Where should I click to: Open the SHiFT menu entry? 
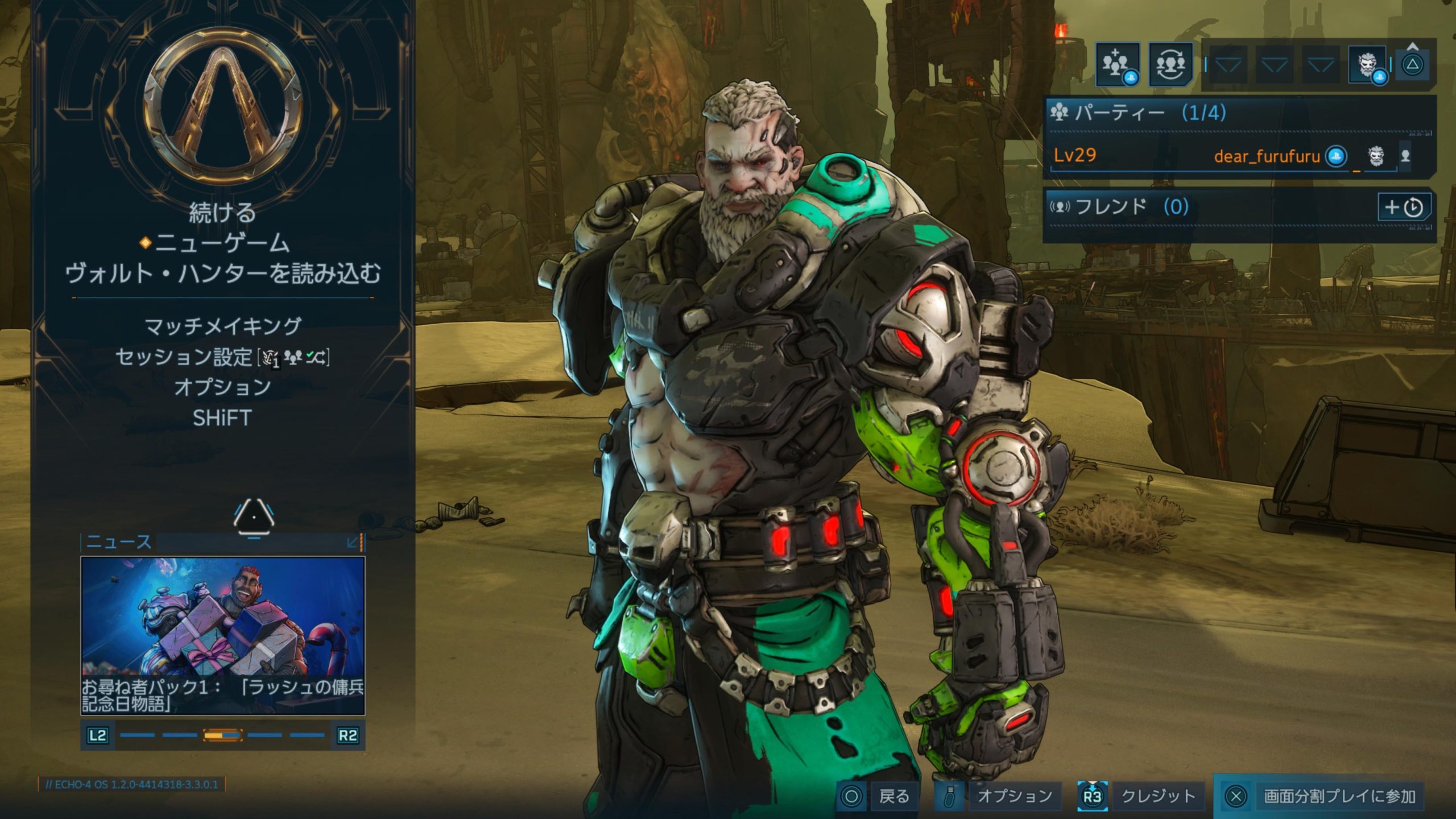coord(222,418)
